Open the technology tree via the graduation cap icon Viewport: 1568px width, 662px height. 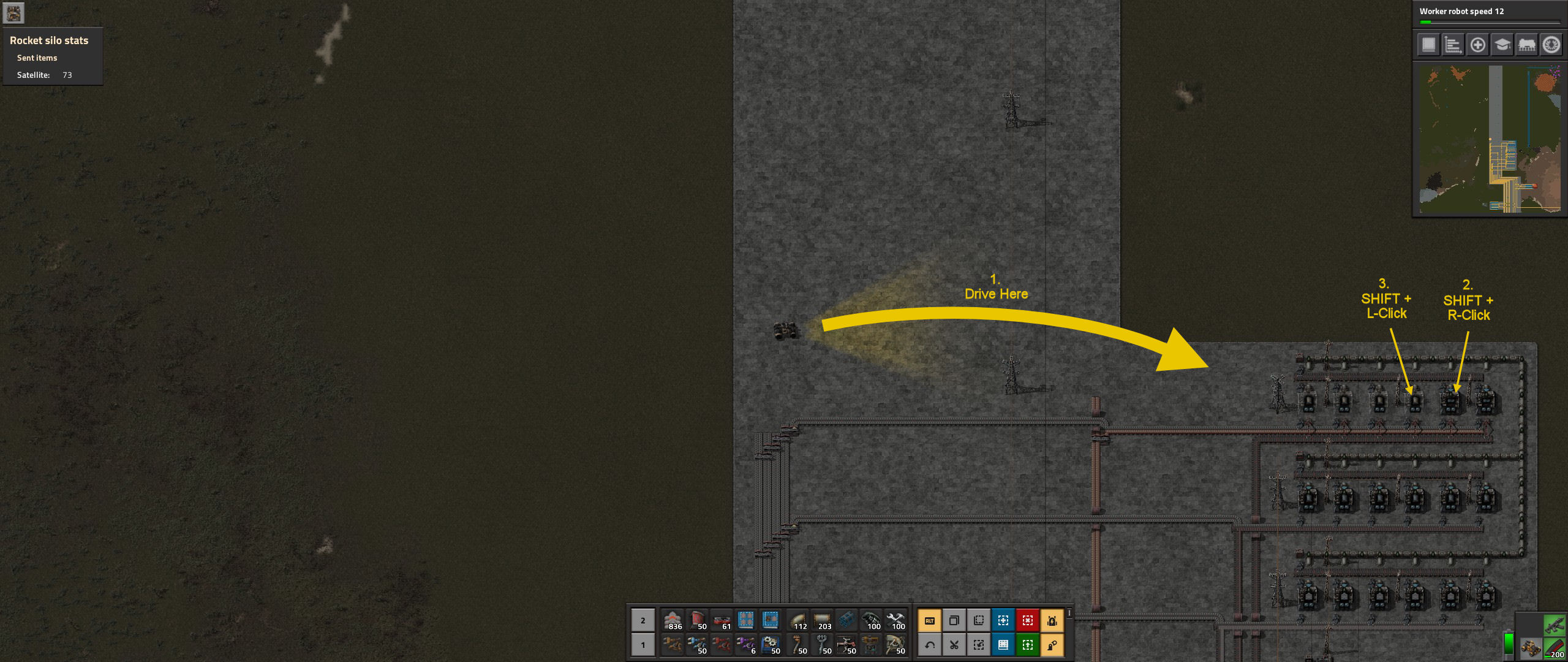(x=1503, y=44)
